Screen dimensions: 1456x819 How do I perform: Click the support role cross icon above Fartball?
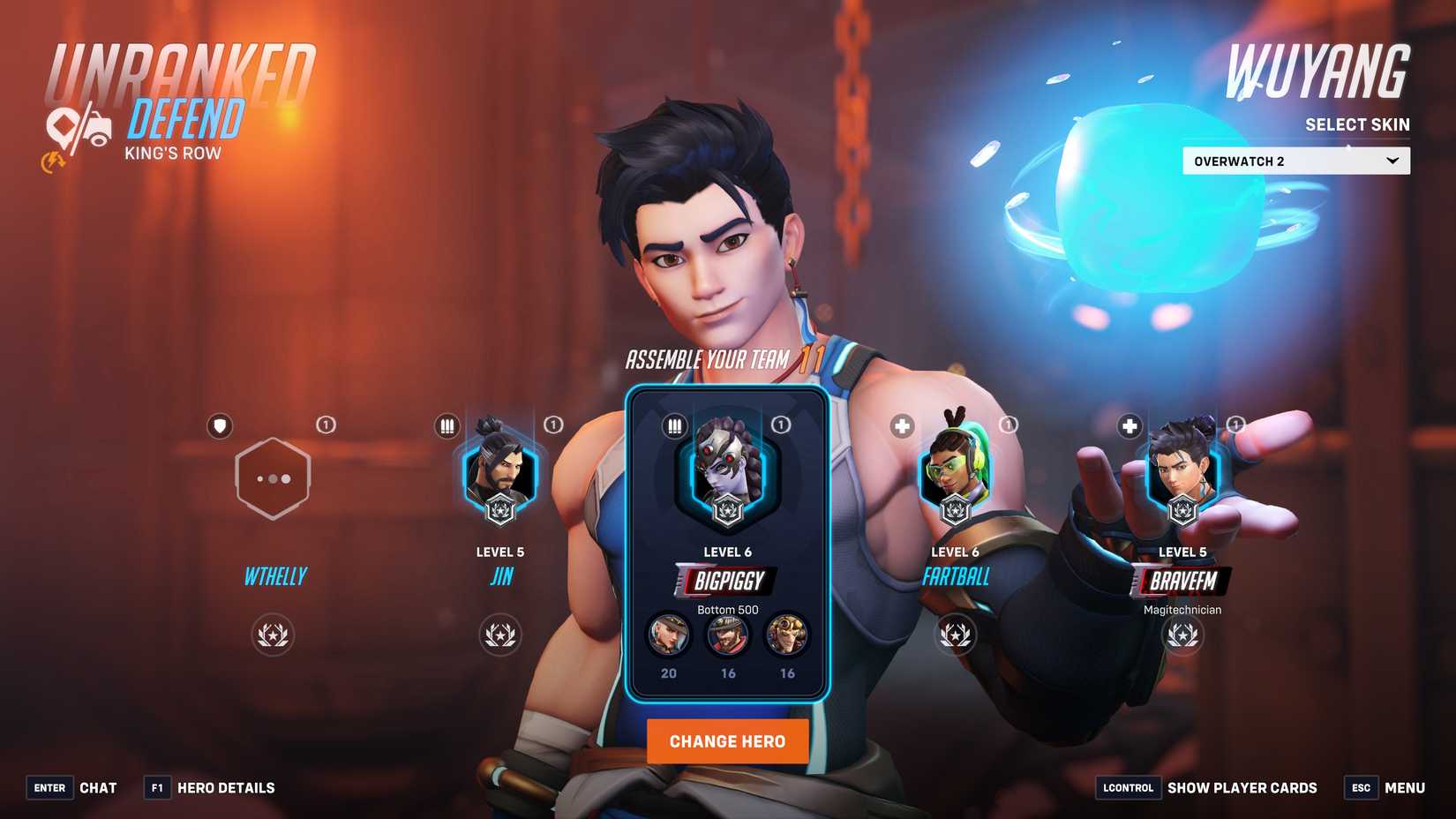pos(901,425)
